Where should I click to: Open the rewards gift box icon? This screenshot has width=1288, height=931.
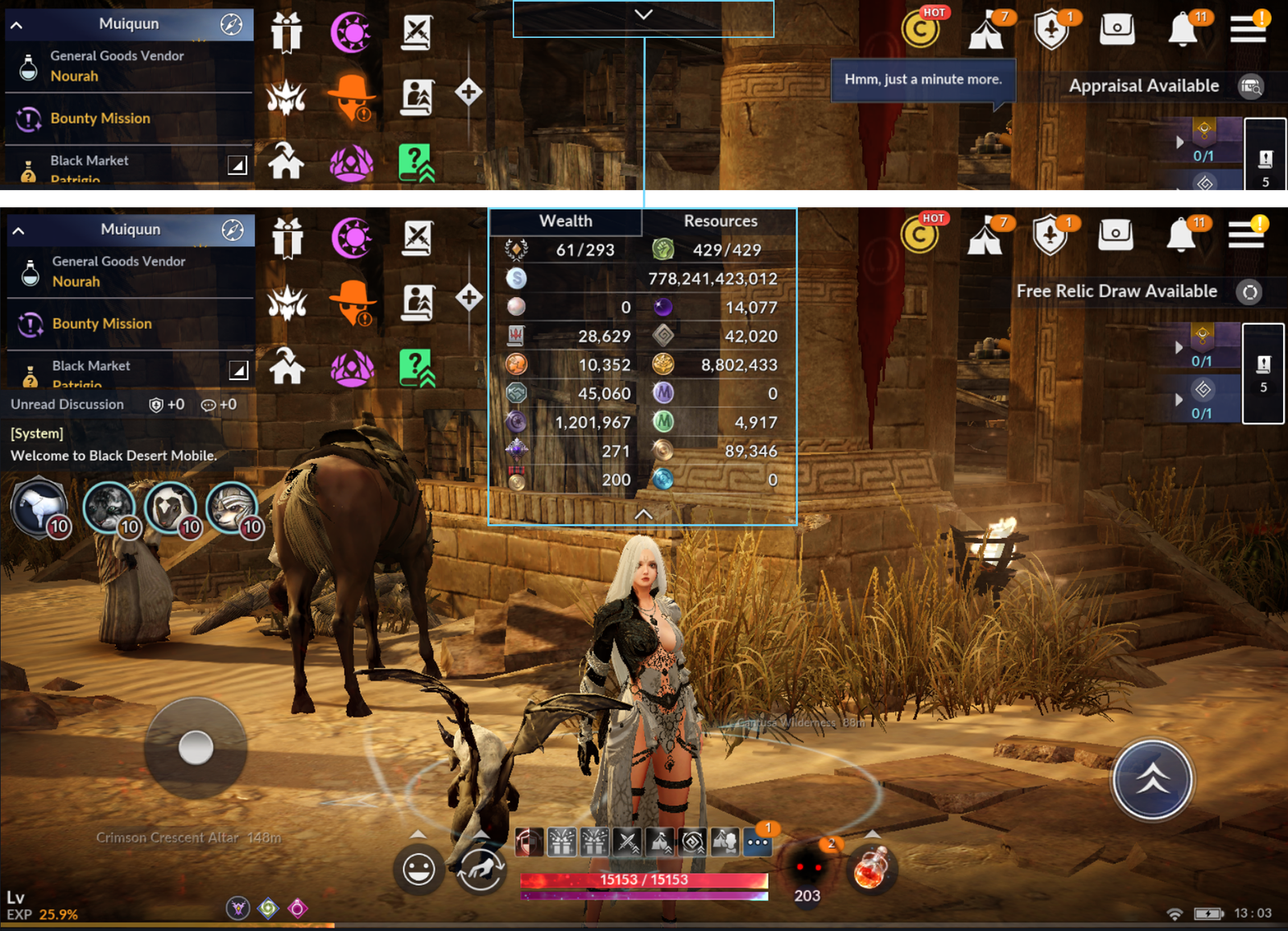pos(287,239)
